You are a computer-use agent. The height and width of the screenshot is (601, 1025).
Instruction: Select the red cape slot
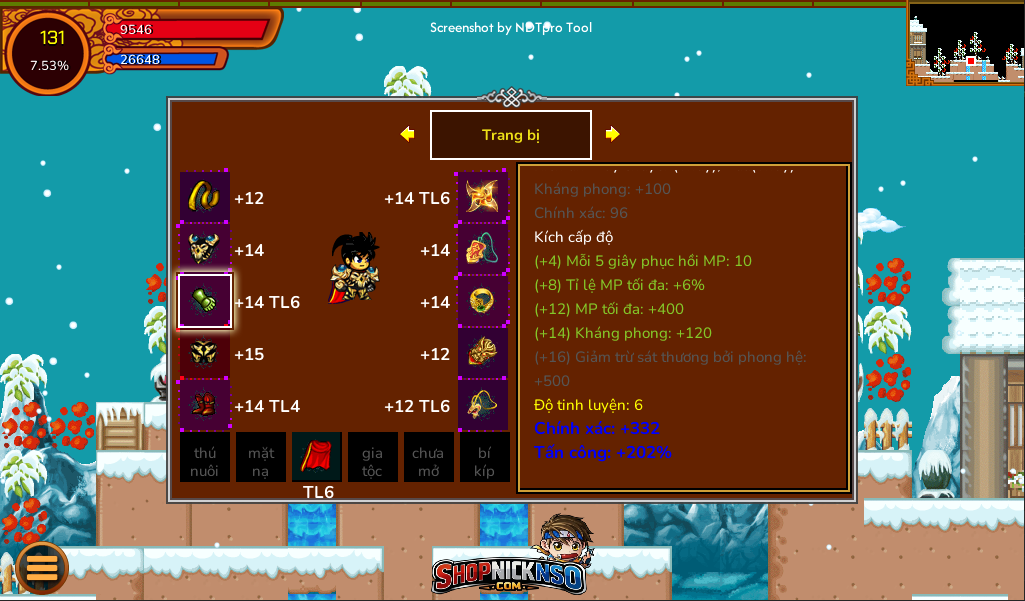[317, 457]
